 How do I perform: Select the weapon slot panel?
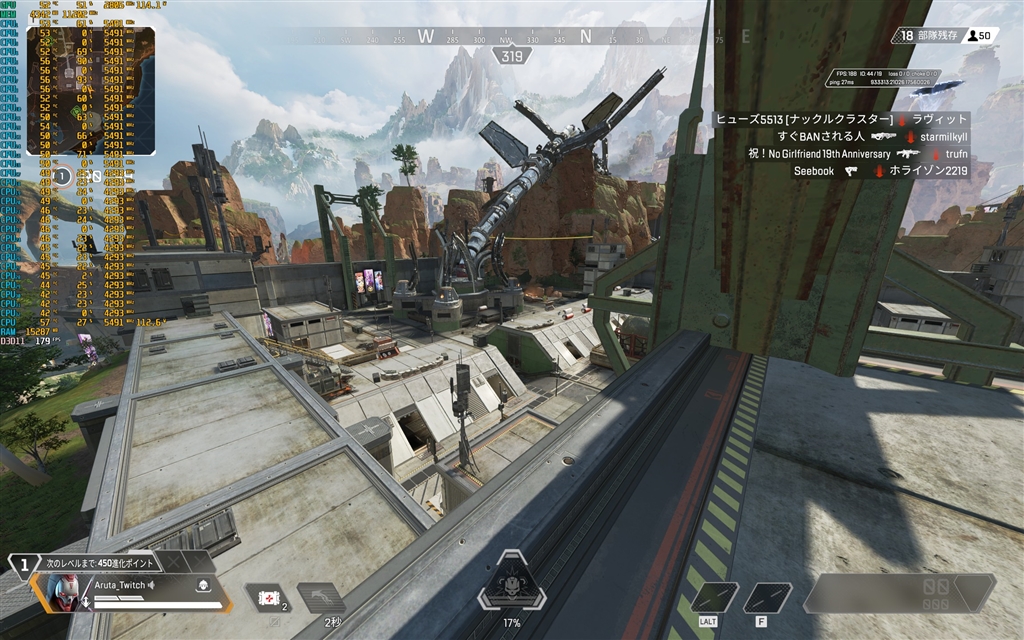click(900, 593)
